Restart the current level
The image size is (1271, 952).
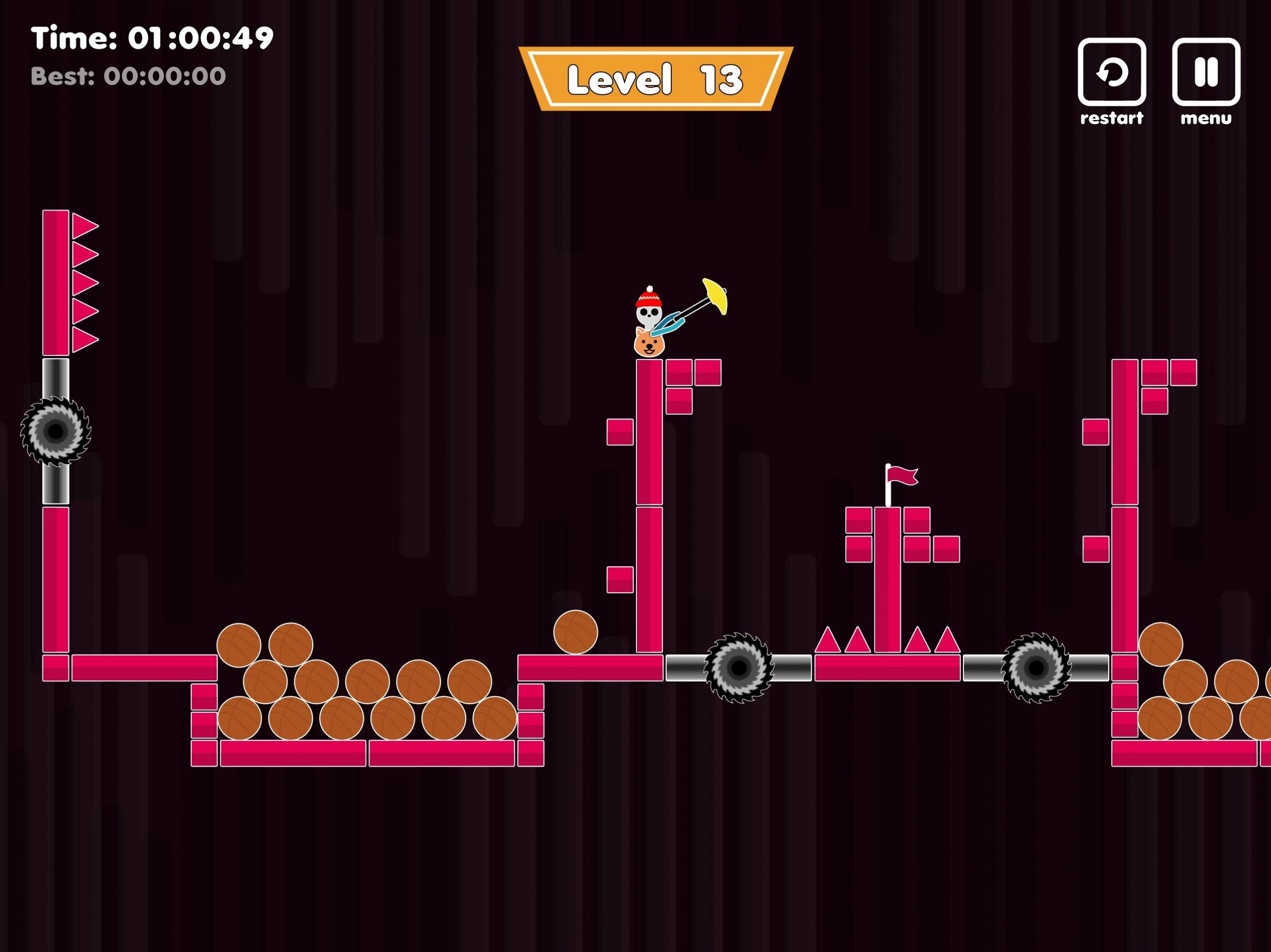[1111, 72]
